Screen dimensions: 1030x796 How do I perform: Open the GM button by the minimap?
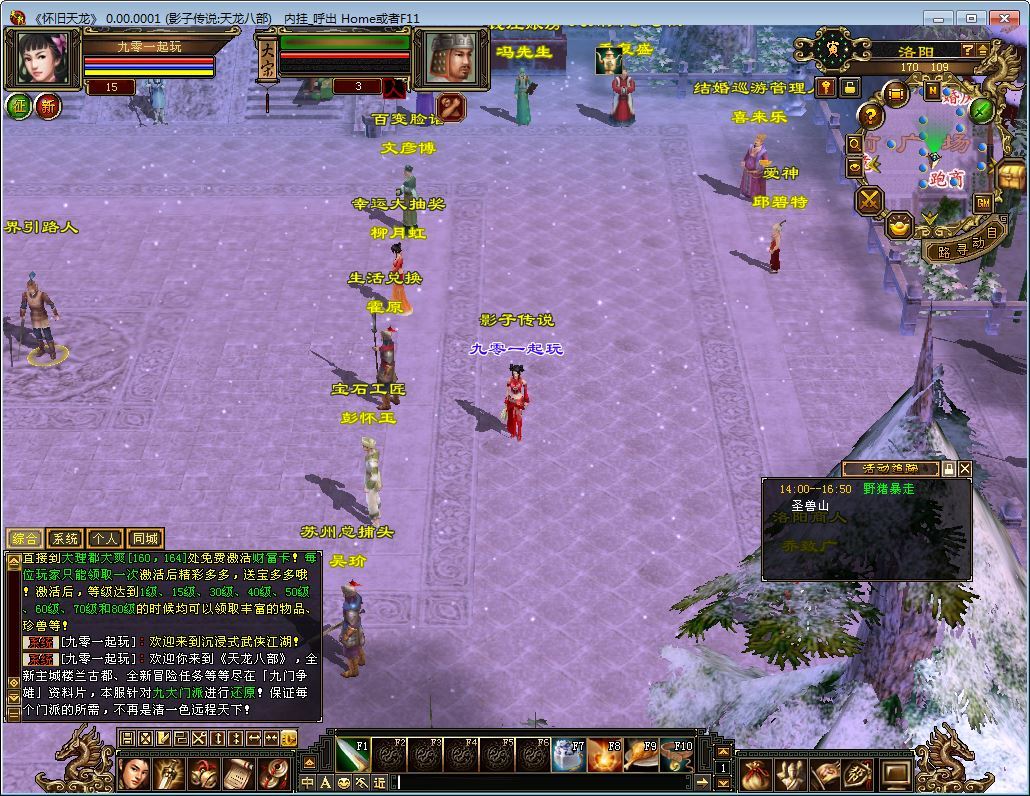click(984, 202)
